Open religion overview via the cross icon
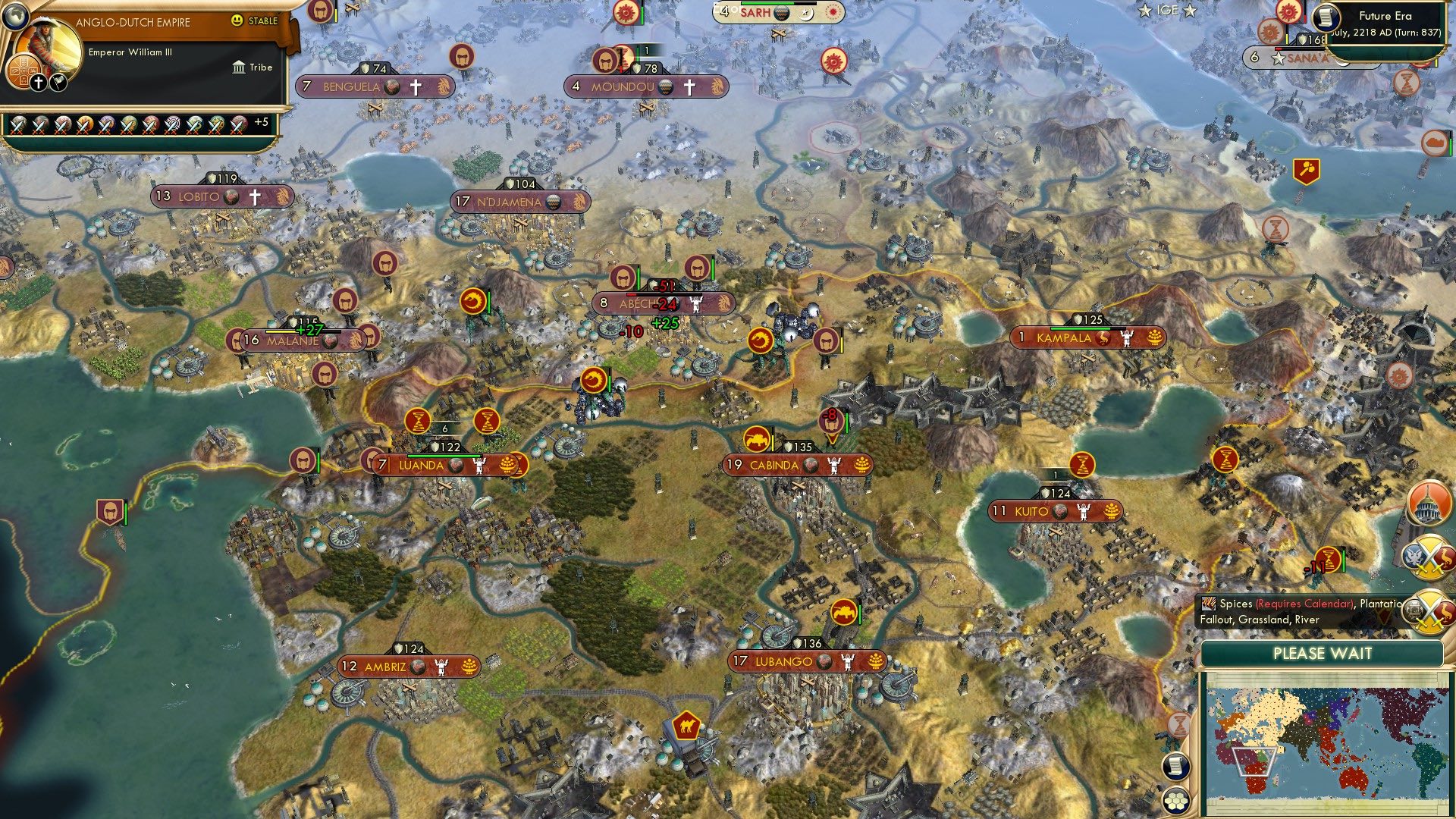 pos(39,83)
